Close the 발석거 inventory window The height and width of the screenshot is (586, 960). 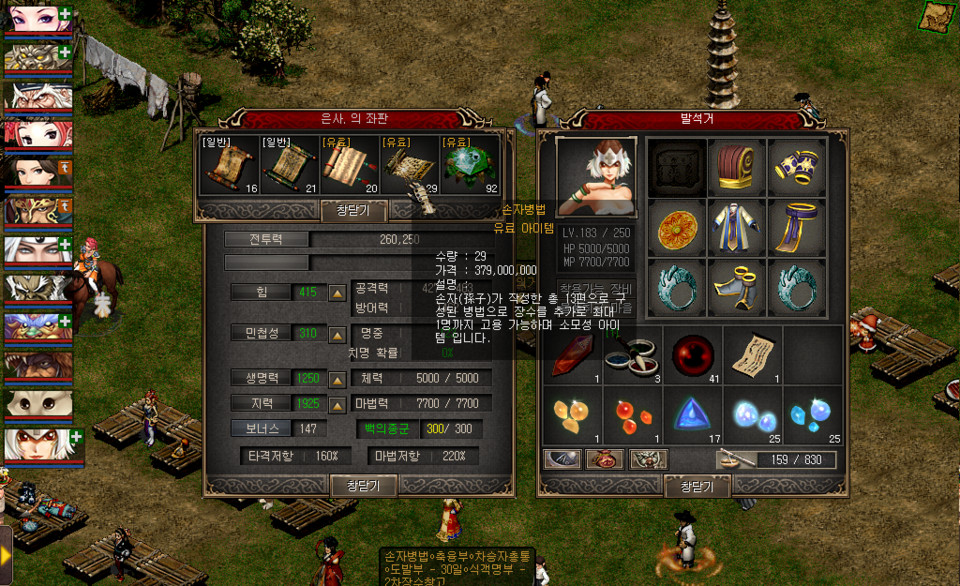[x=696, y=486]
